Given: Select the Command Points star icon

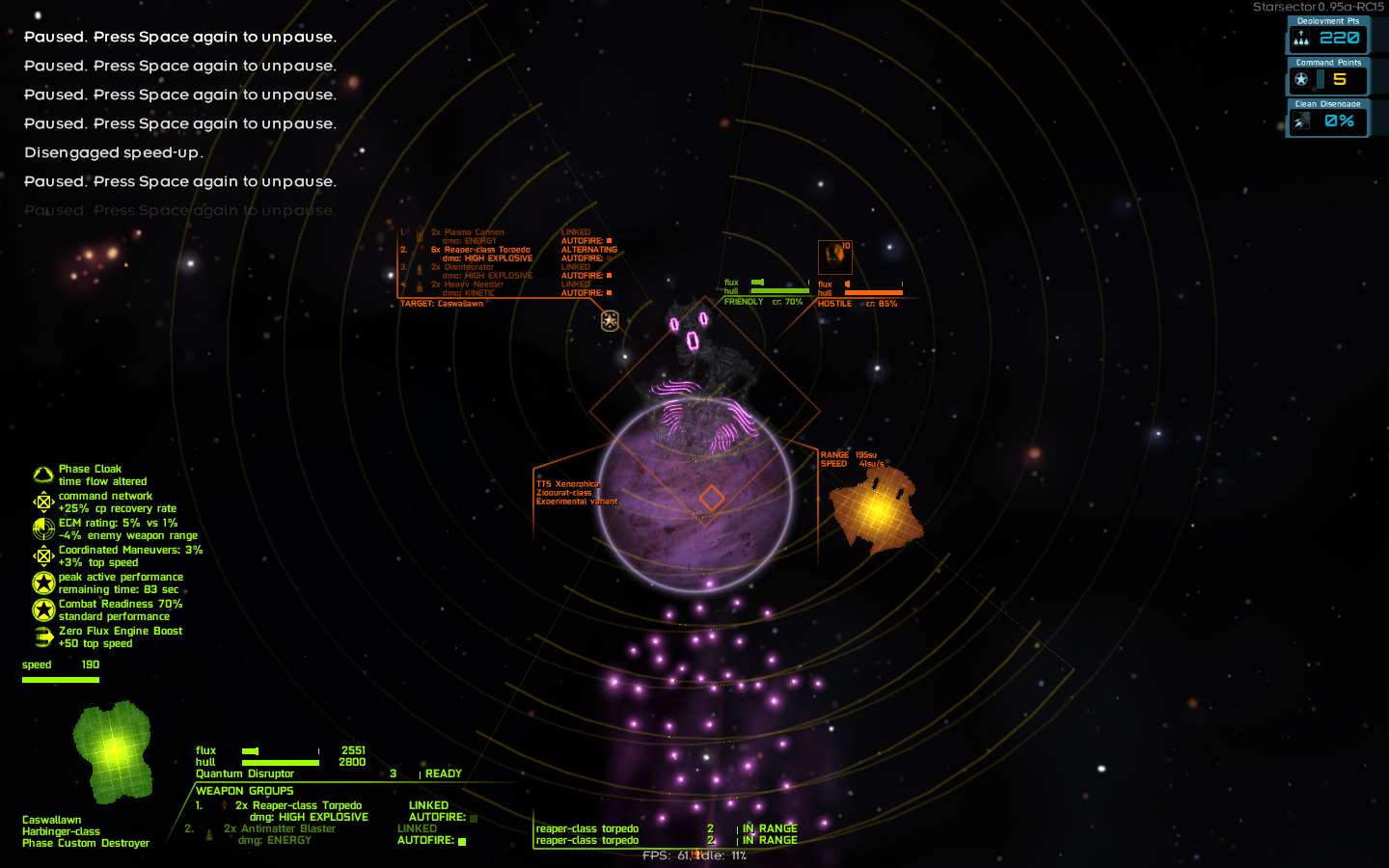Looking at the screenshot, I should [1300, 80].
